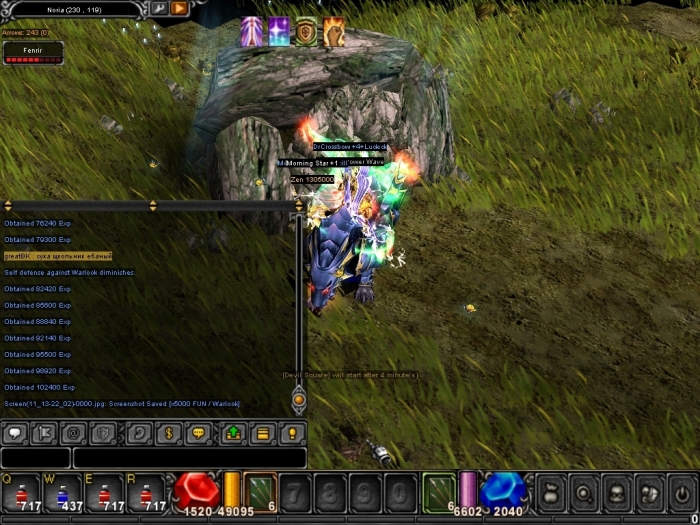Image resolution: width=700 pixels, height=525 pixels.
Task: Click the yellow exclamation mark button
Action: [x=292, y=434]
